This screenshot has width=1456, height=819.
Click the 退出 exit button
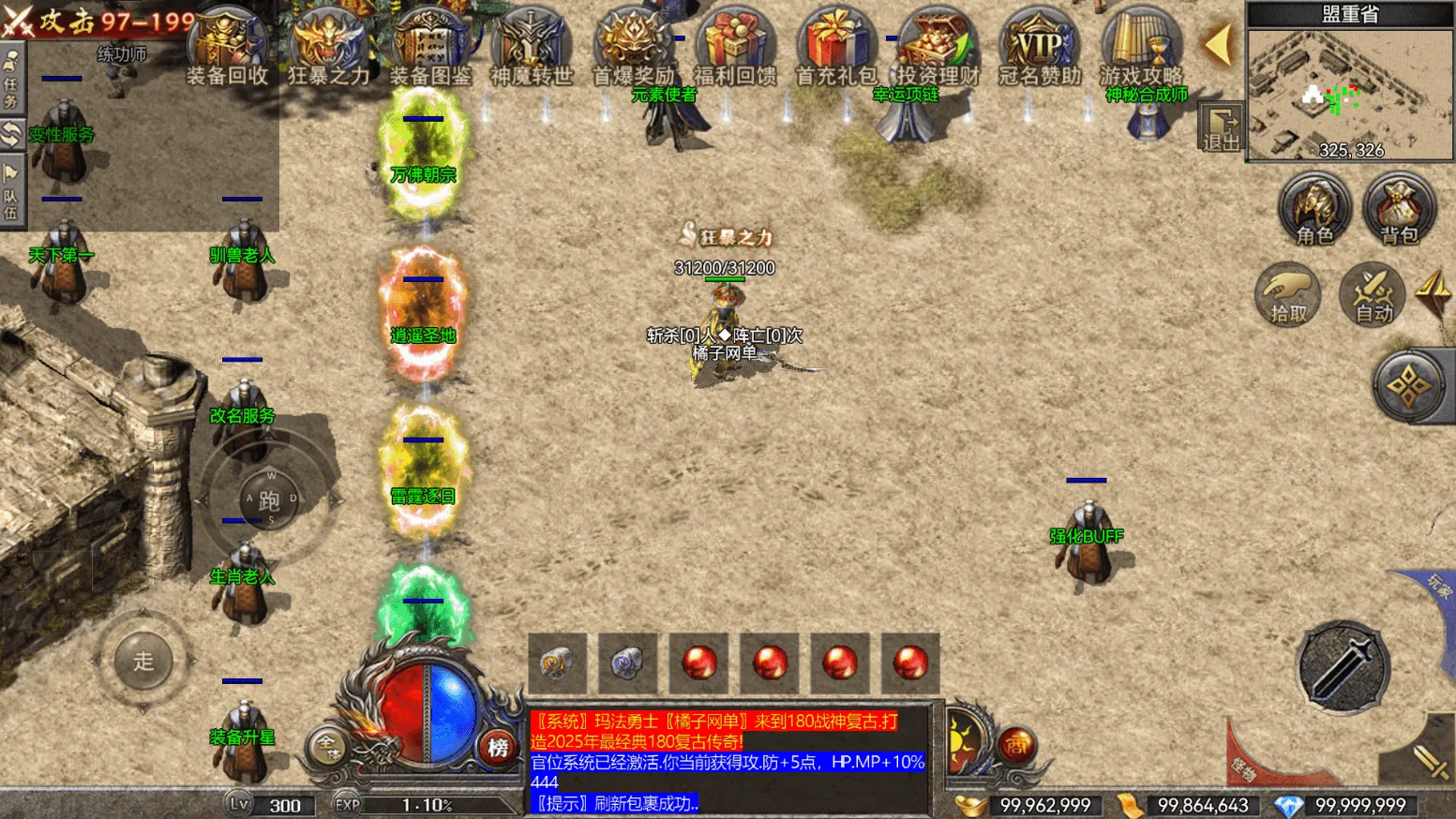[1222, 128]
